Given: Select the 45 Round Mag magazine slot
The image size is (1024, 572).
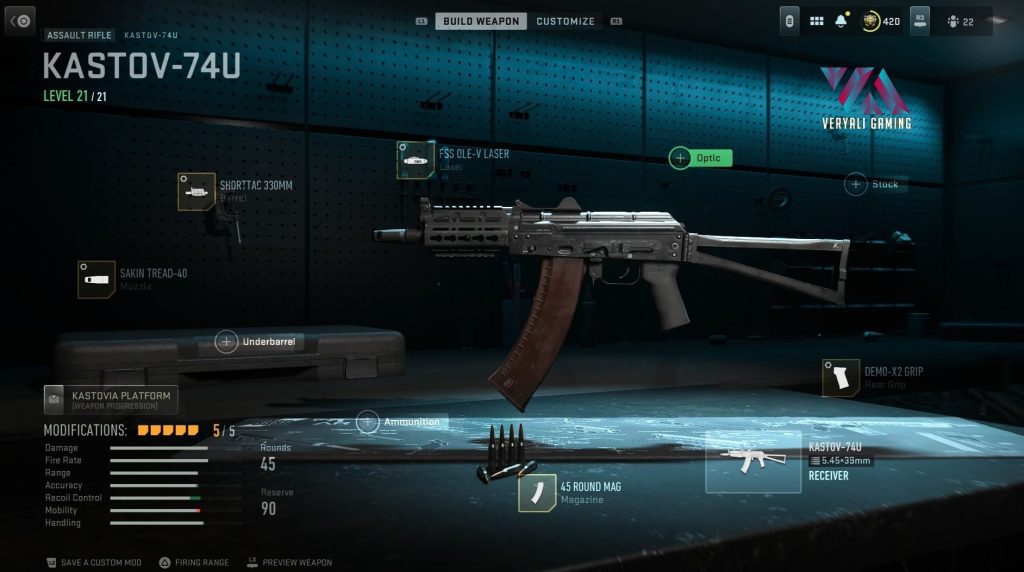Looking at the screenshot, I should point(537,492).
